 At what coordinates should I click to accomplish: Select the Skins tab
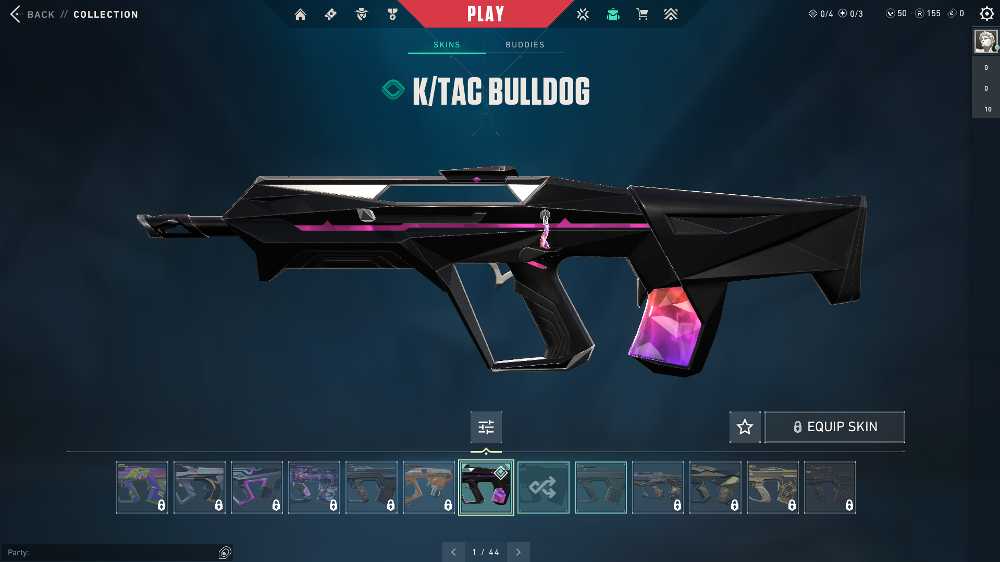[446, 45]
